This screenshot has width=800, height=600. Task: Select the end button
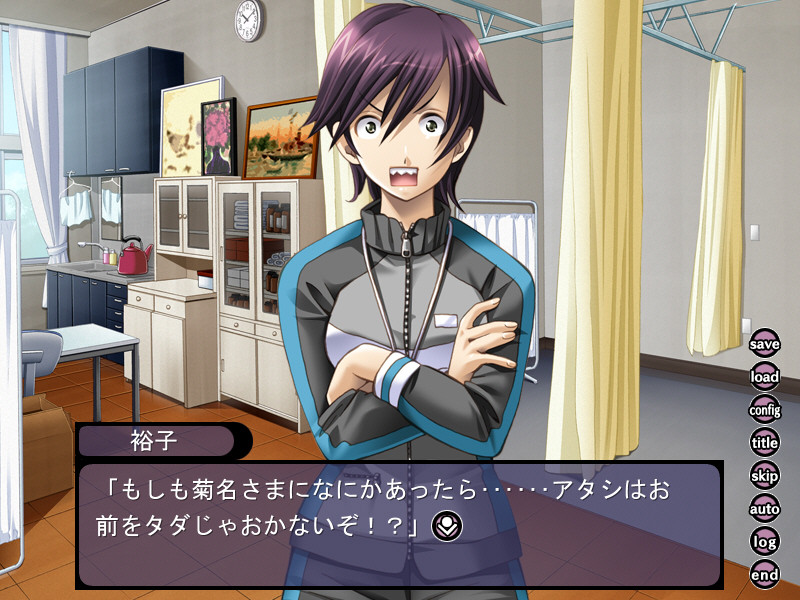click(765, 574)
